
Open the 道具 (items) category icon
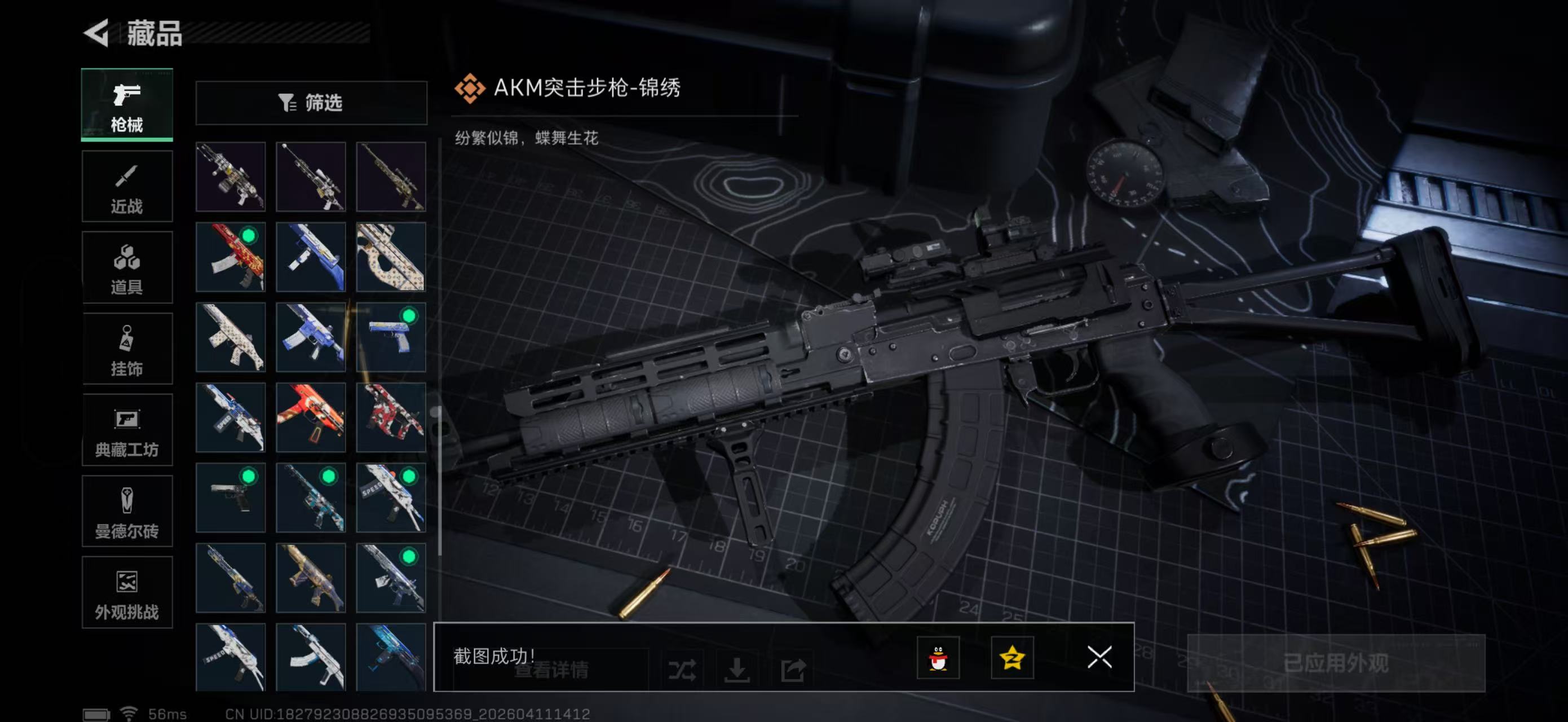[x=127, y=268]
